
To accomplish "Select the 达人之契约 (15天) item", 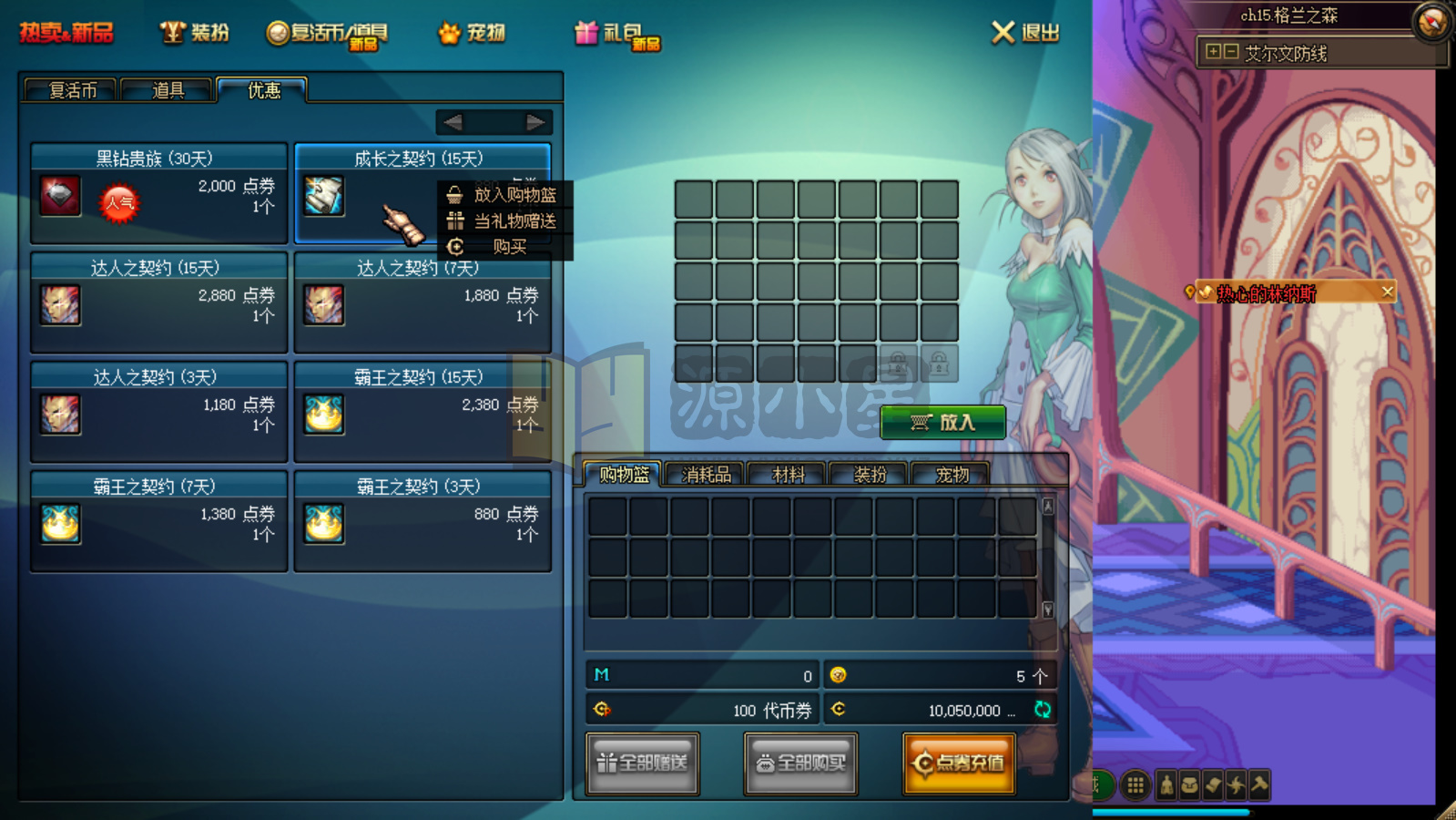I will point(158,302).
